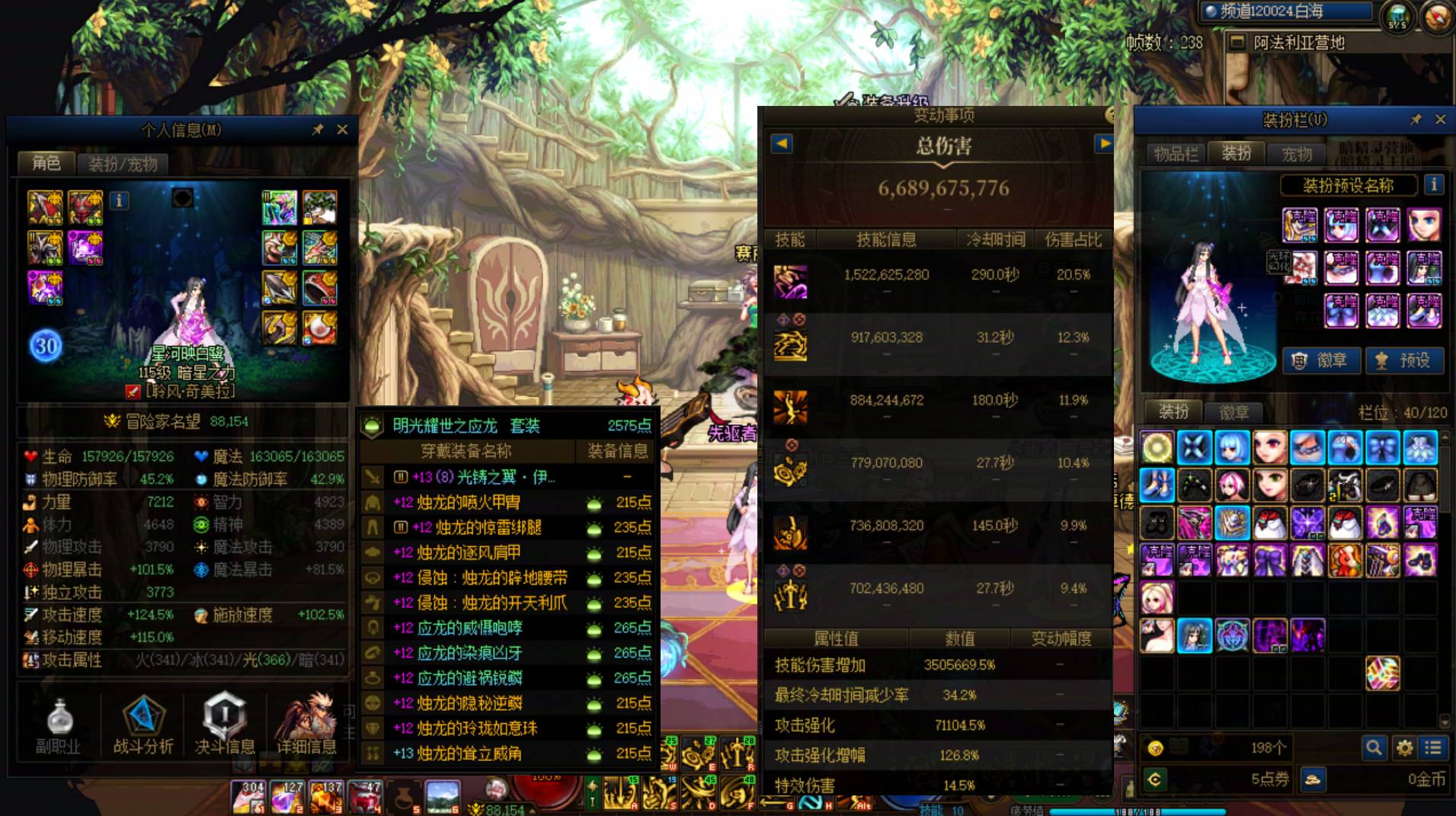Screen dimensions: 1456x816
Task: Switch to the 物品栏 inventory tab
Action: [x=1175, y=154]
